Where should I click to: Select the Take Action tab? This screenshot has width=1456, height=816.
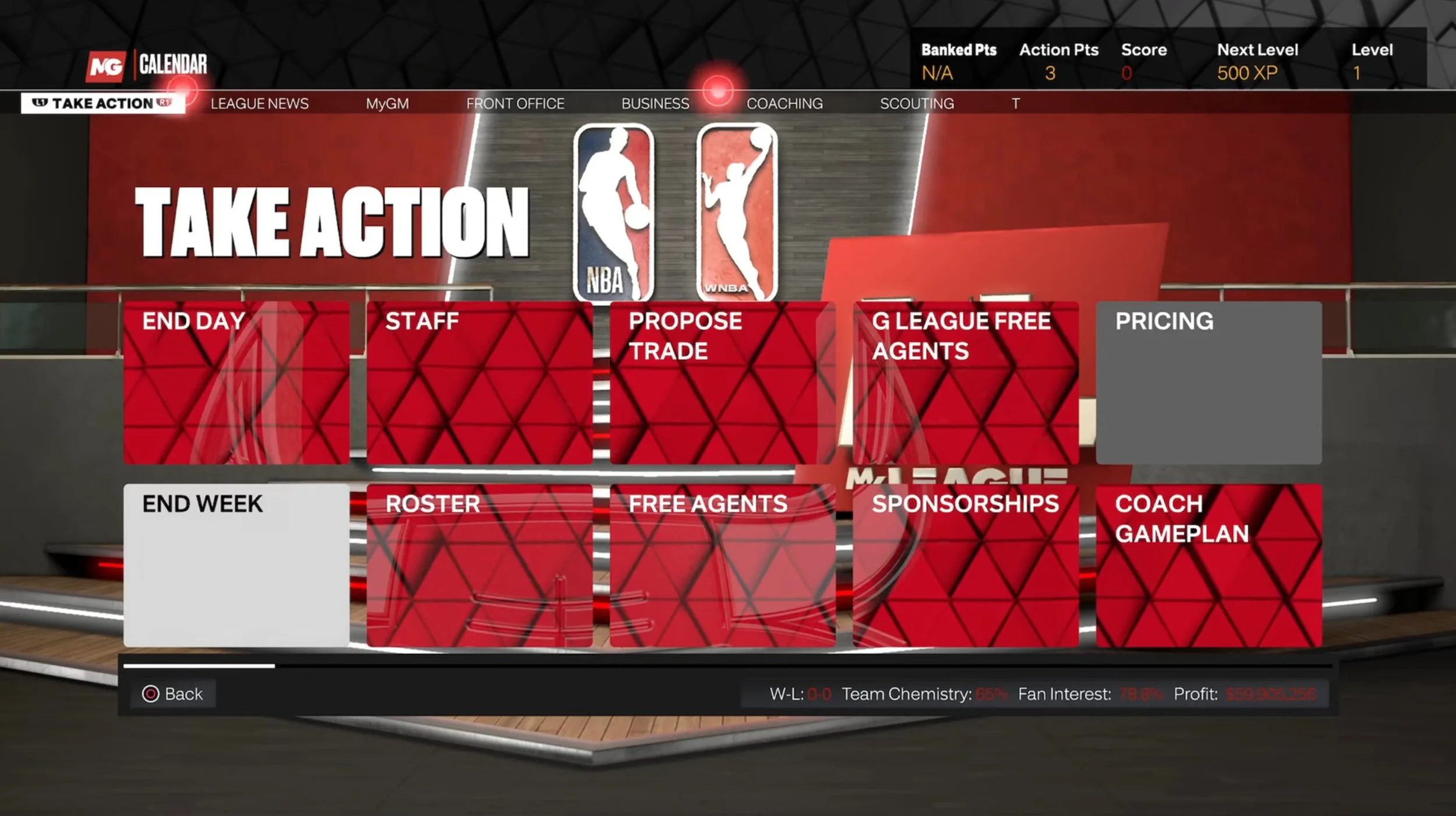point(103,104)
